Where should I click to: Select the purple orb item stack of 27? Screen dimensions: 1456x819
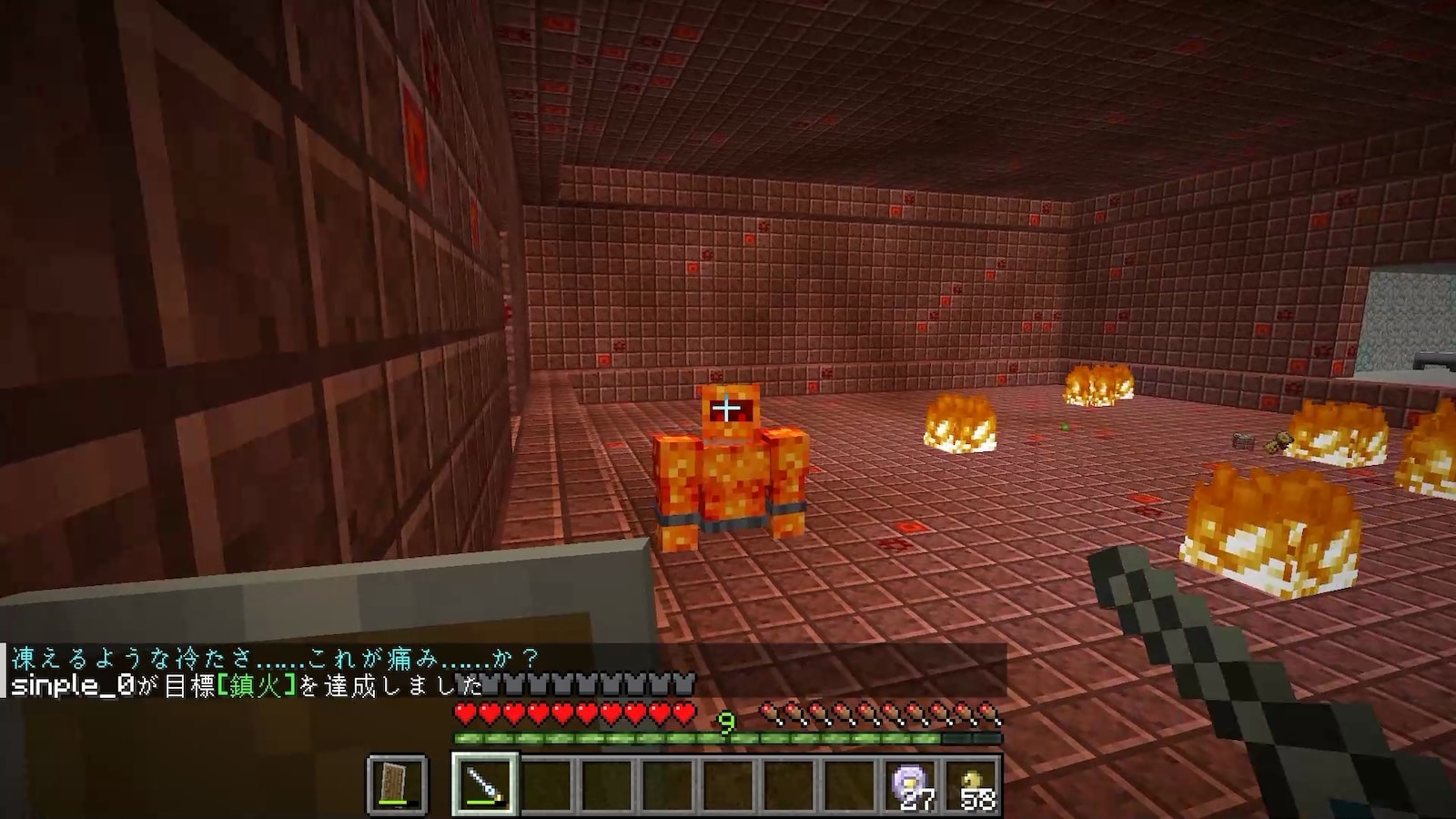tap(911, 784)
